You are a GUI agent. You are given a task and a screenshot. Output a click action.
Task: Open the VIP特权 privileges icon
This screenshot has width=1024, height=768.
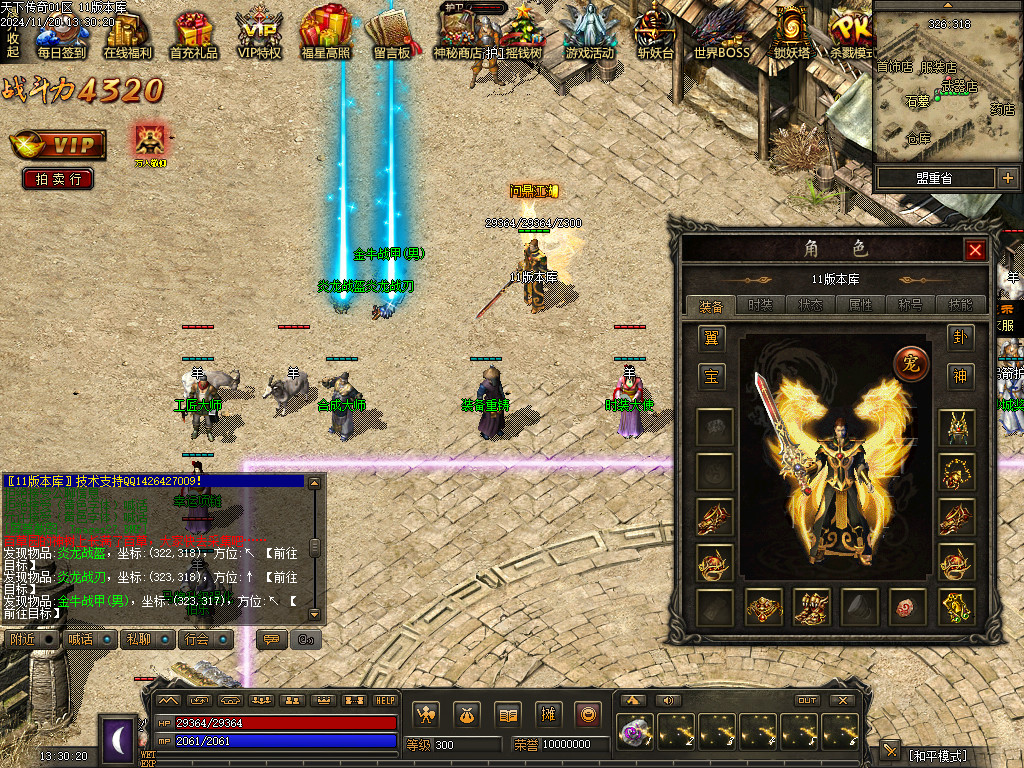point(259,33)
